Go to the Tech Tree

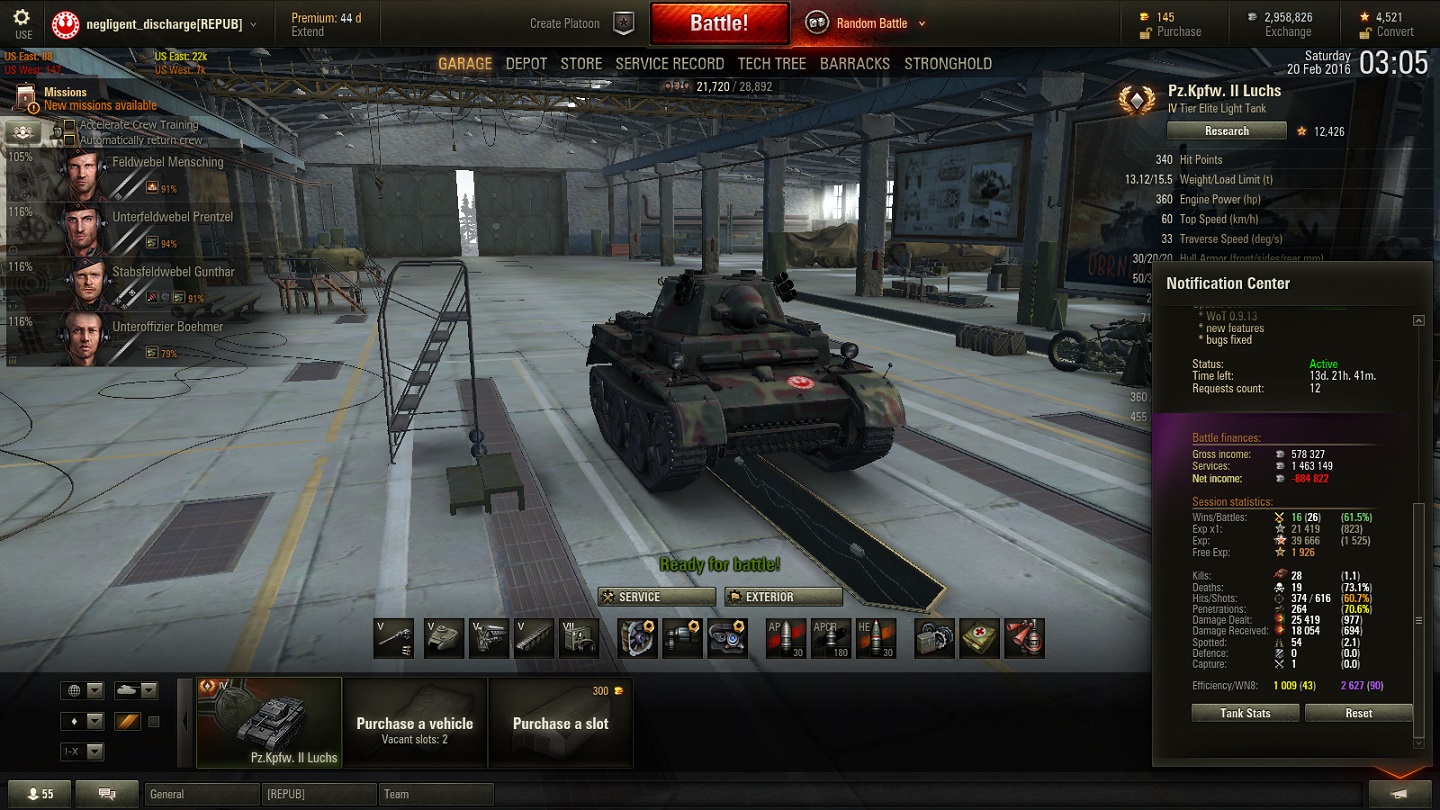coord(771,63)
